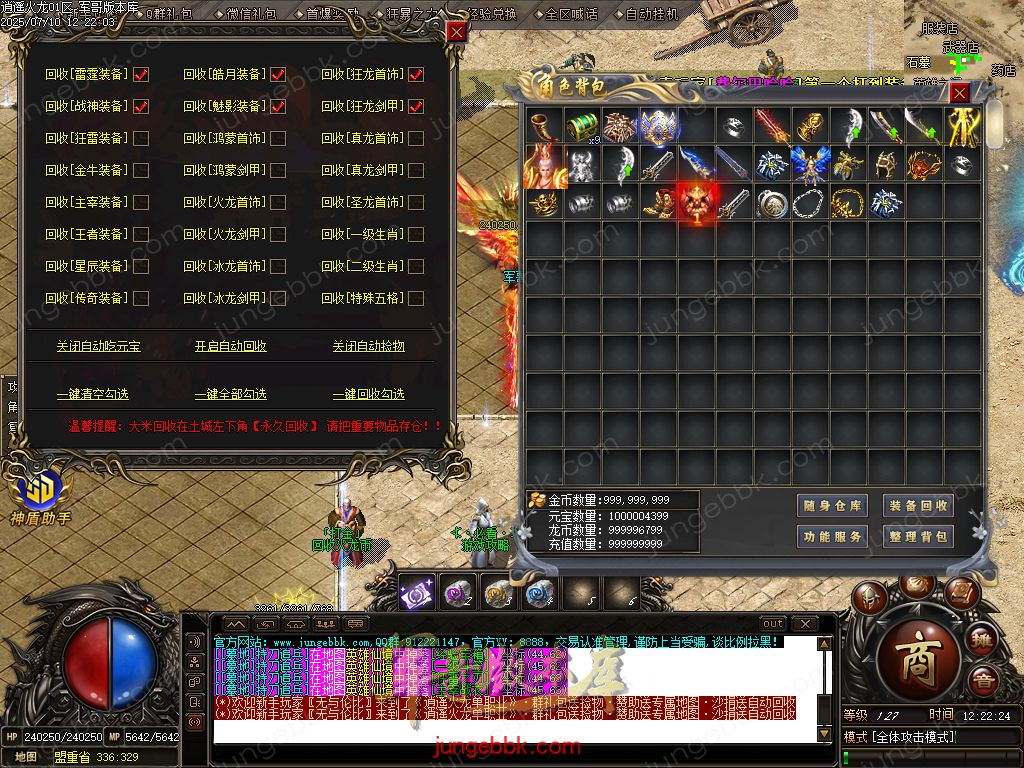Close the recycle settings panel
Screen dimensions: 1024x768
click(456, 31)
